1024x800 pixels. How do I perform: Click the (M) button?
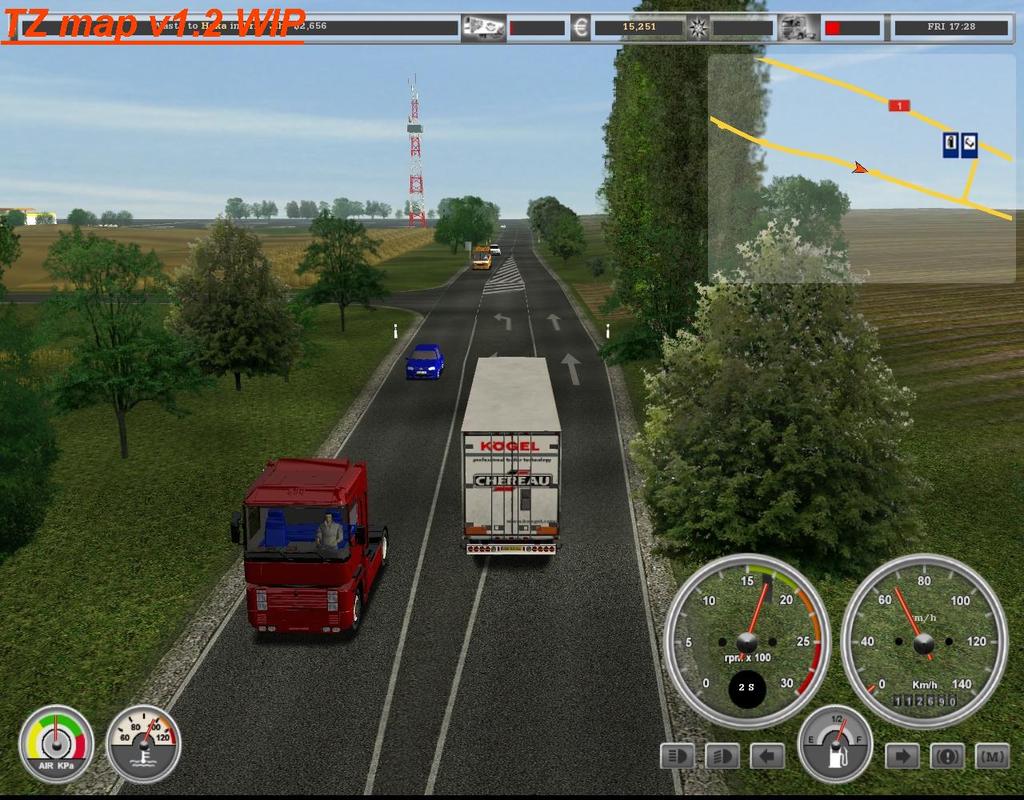click(992, 756)
